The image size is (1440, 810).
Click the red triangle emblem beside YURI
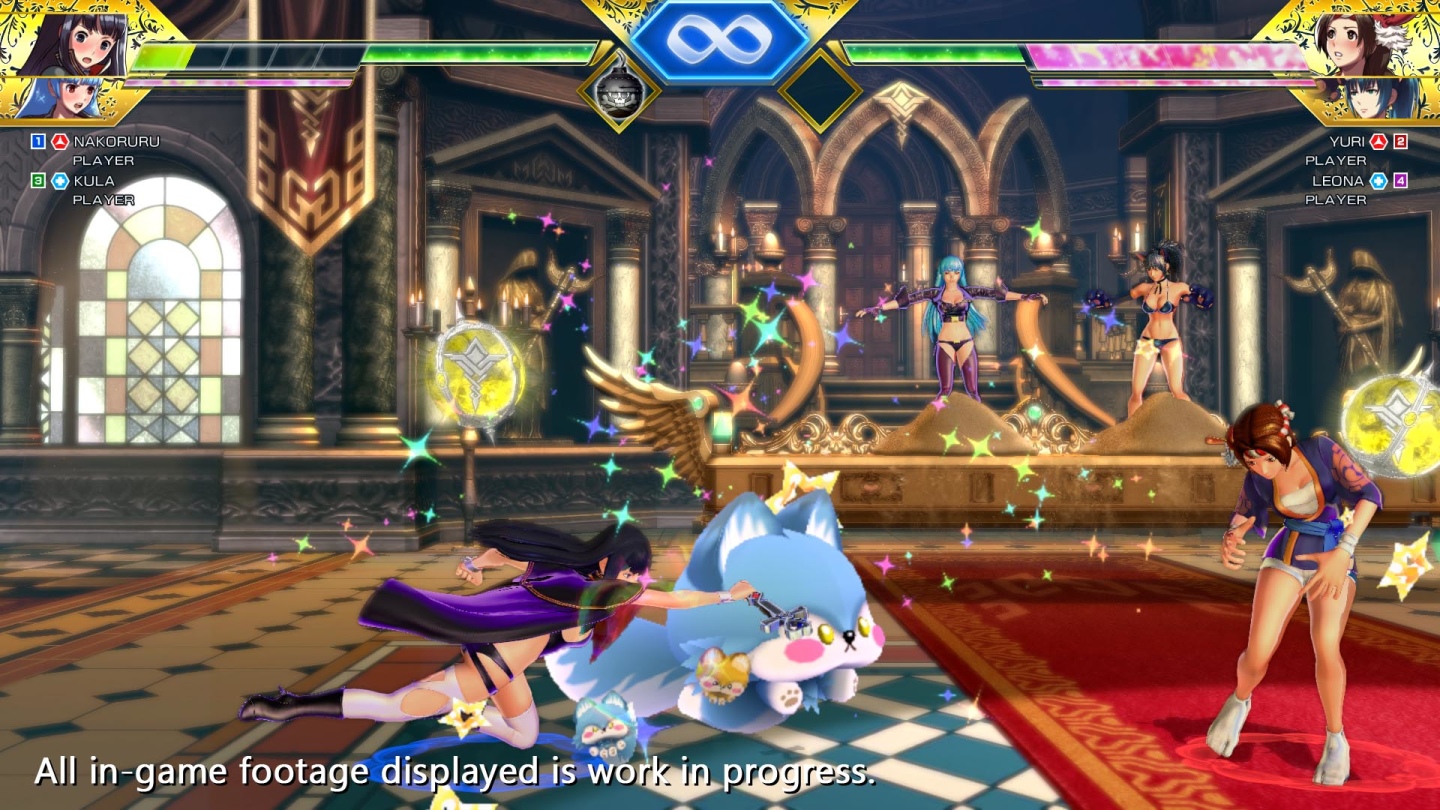click(1378, 141)
